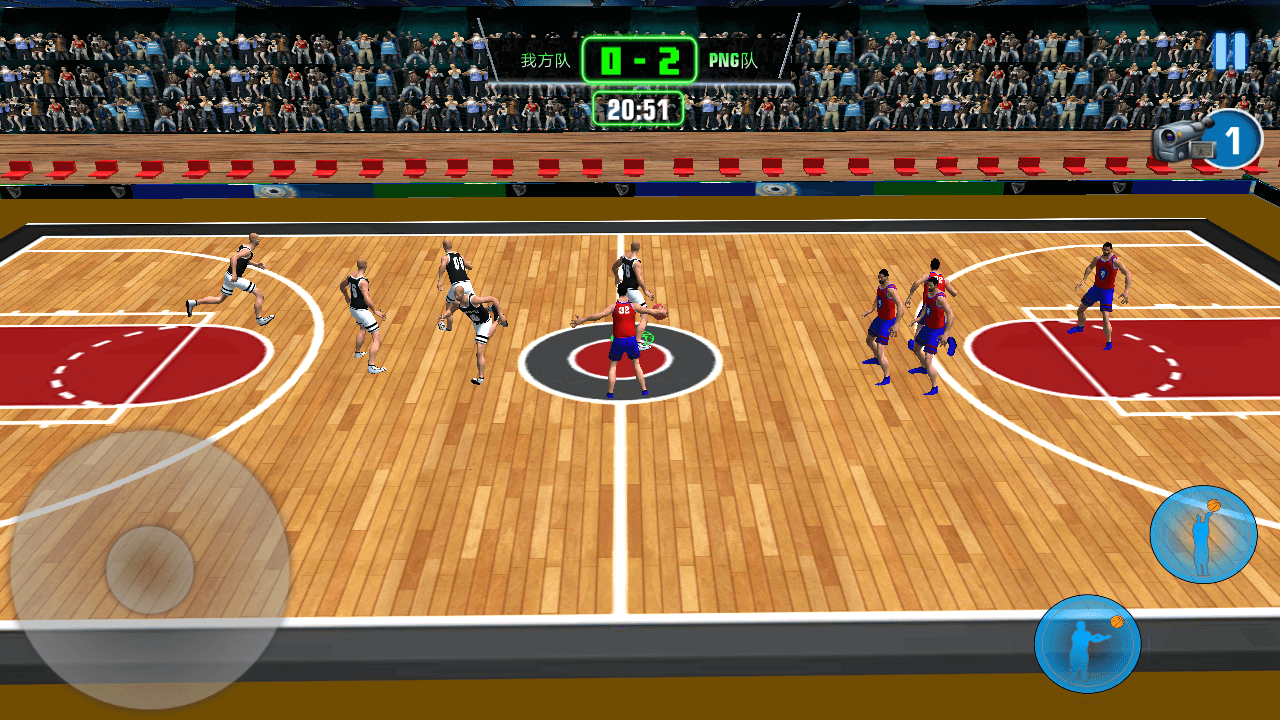Tap the jump shot button
The width and height of the screenshot is (1280, 720).
point(1203,534)
